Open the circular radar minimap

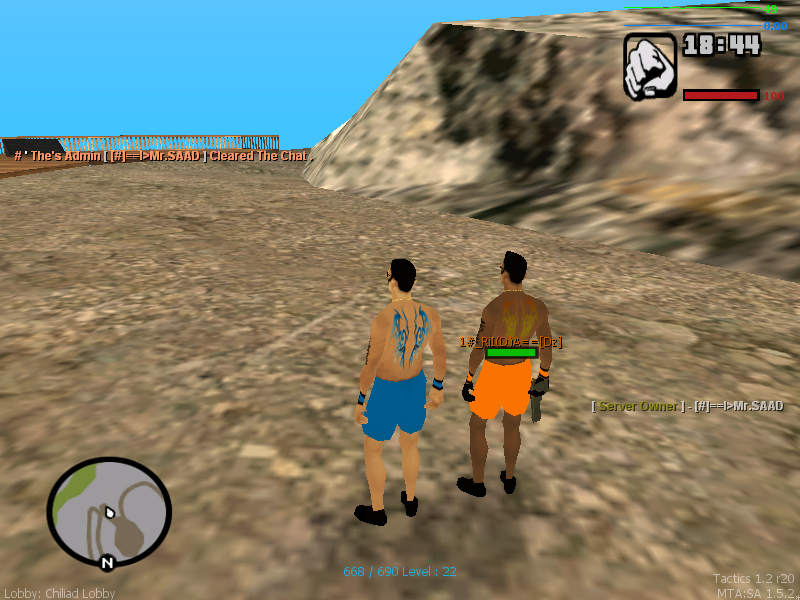(x=109, y=512)
